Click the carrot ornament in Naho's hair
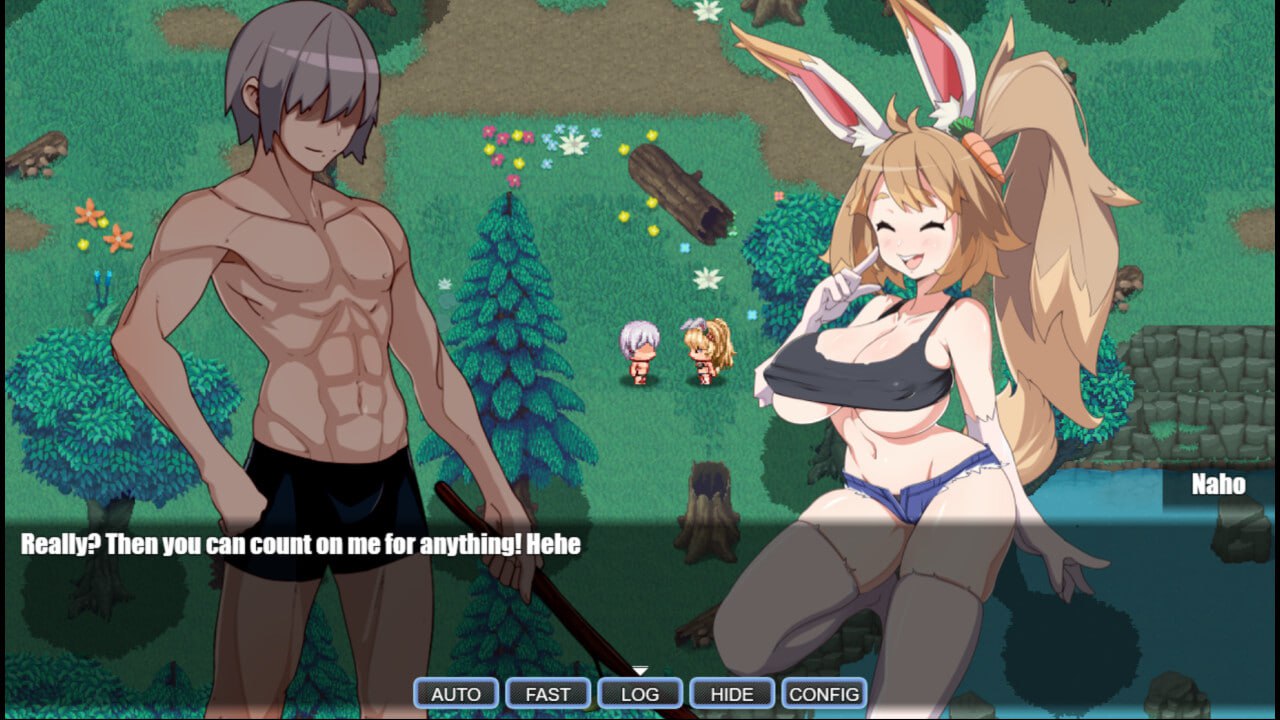Screen dimensions: 1280x720 982,152
